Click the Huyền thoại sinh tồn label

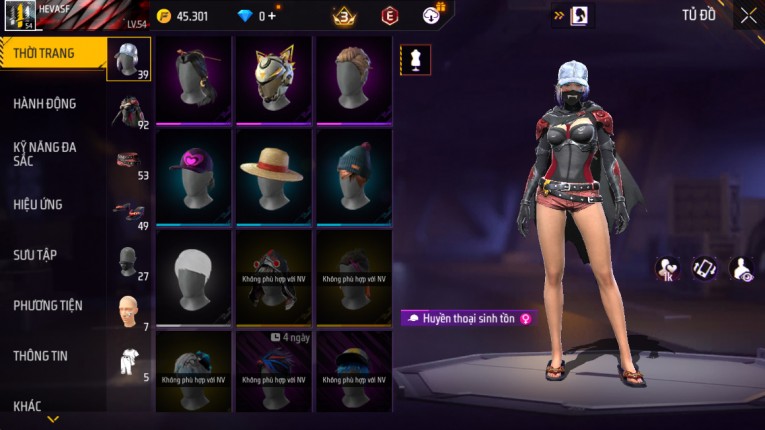tap(467, 318)
